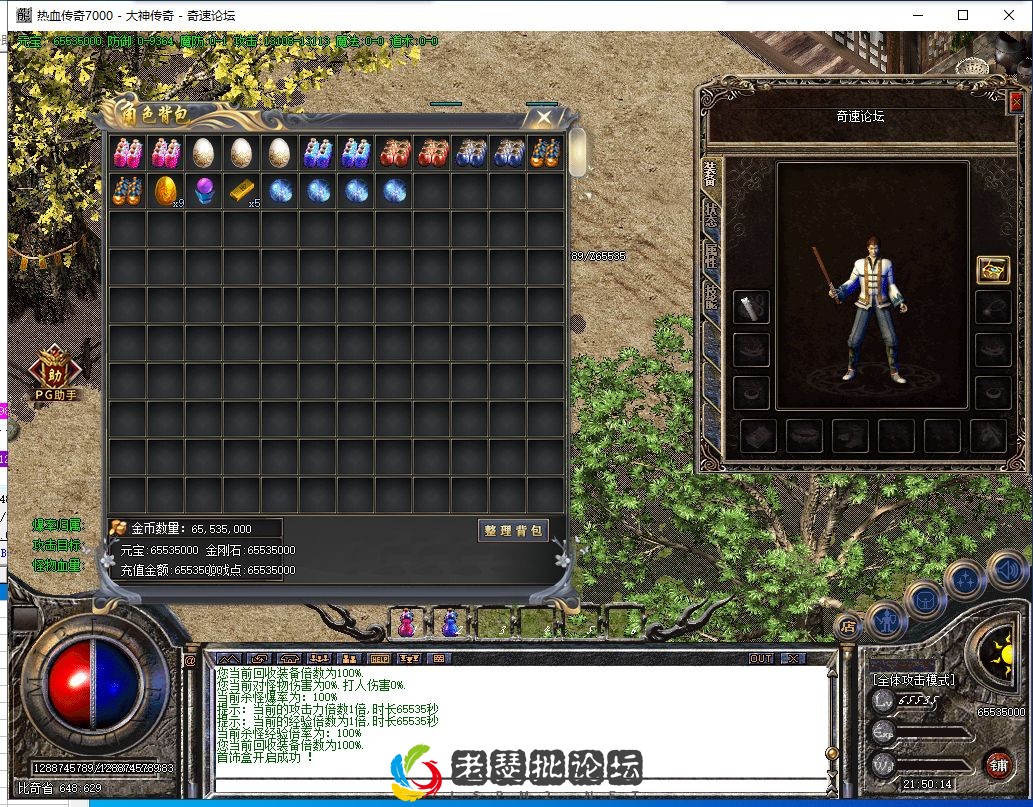1033x807 pixels.
Task: Use the blue potion in the quick belt
Action: [x=450, y=624]
